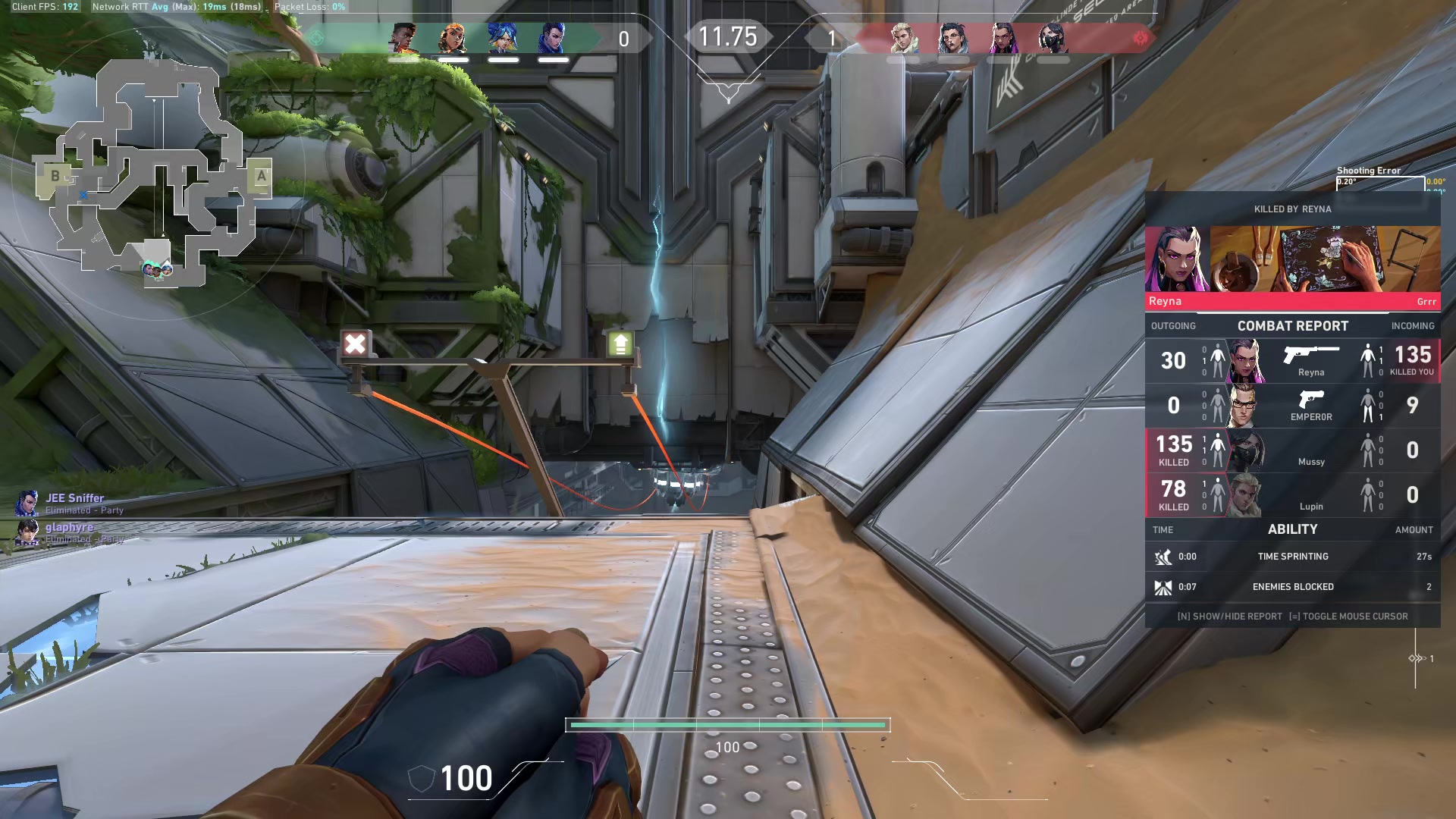Screen dimensions: 1456x819
Task: Click the Enemies Blocked ability row
Action: pos(1292,587)
